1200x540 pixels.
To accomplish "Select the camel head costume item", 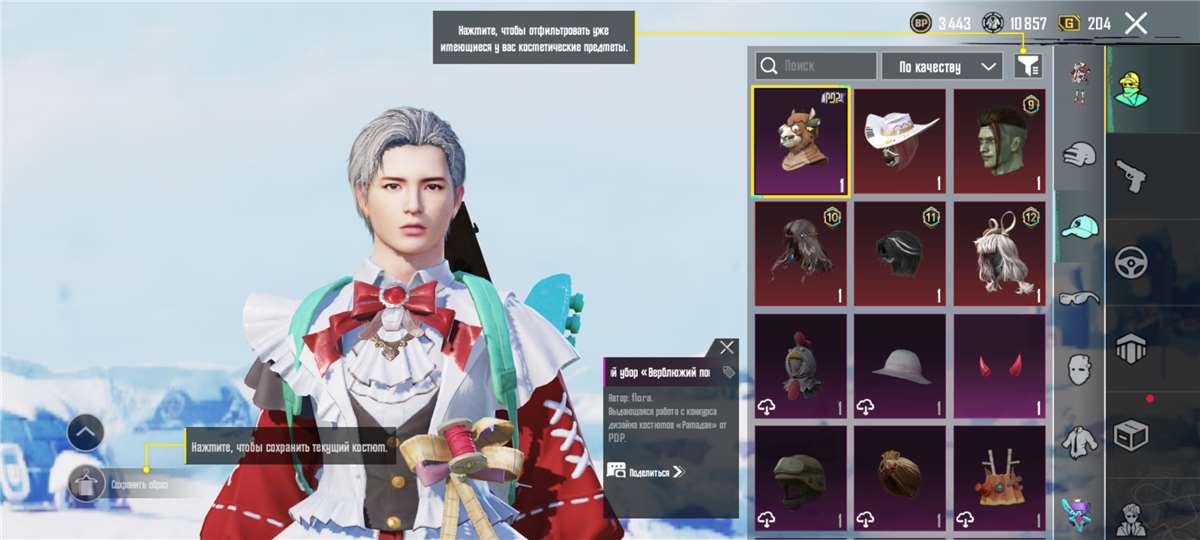I will coord(800,141).
